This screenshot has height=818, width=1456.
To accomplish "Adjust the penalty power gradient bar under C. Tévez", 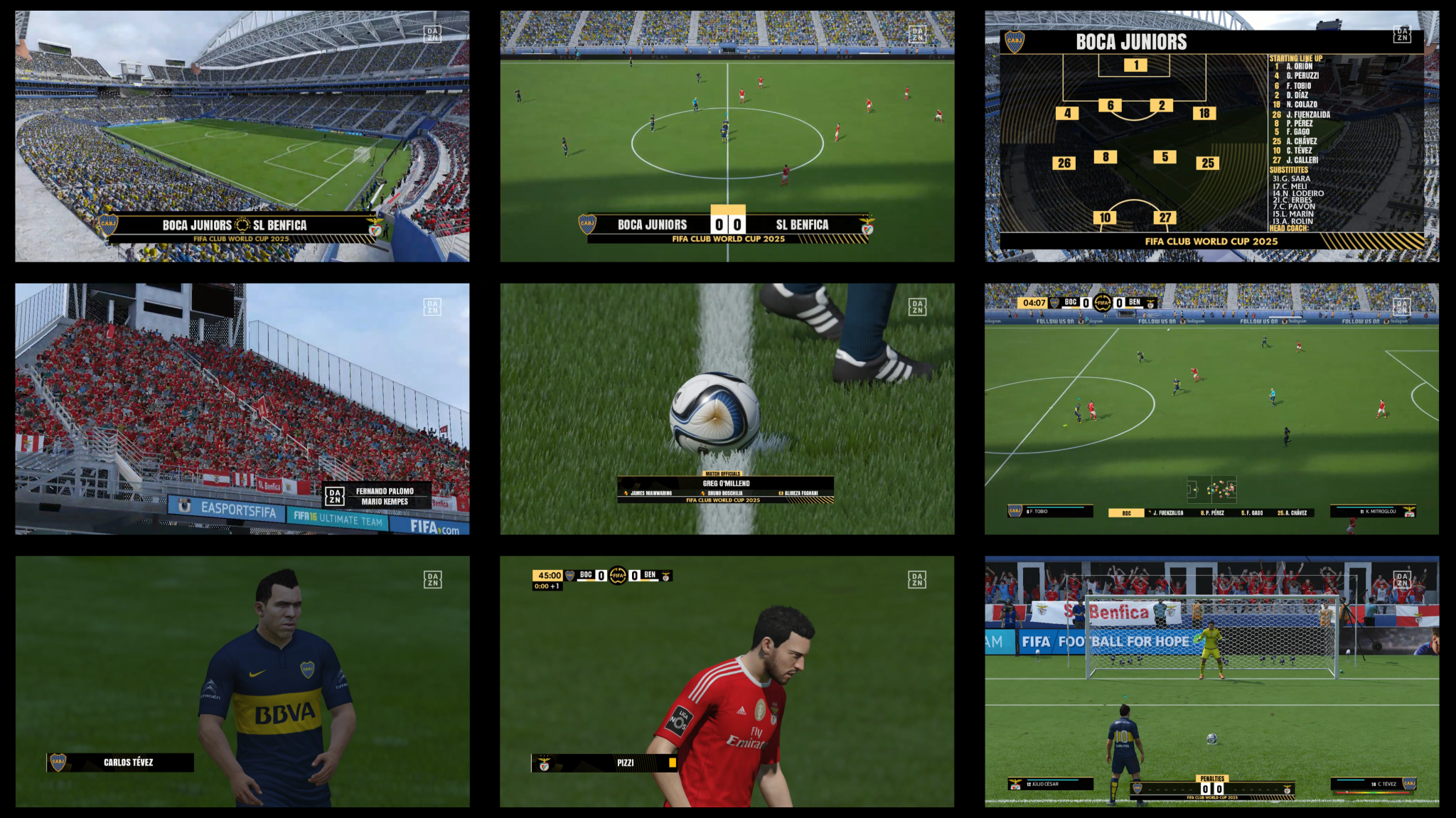I will click(1374, 792).
